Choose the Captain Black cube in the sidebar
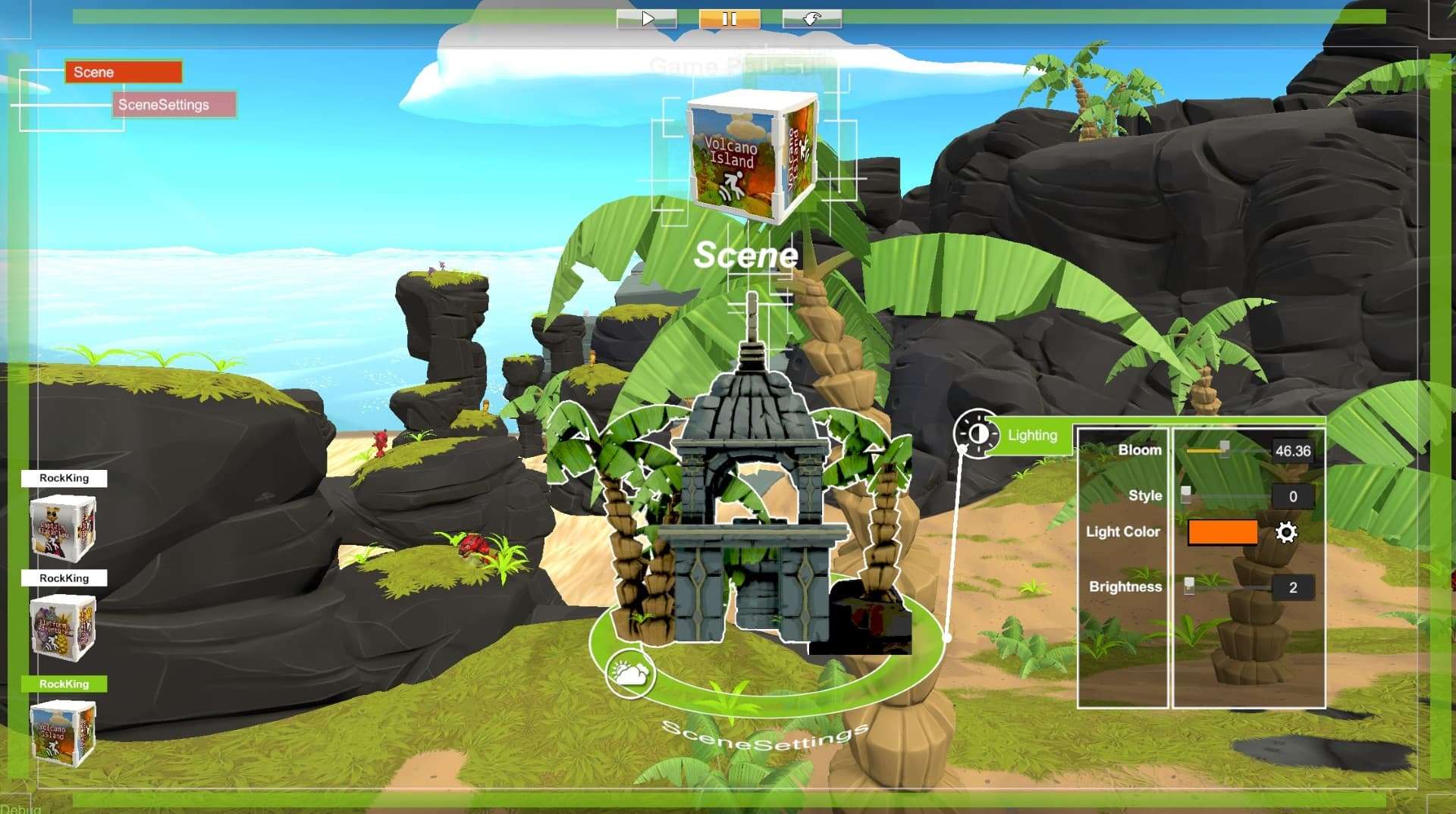Image resolution: width=1456 pixels, height=814 pixels. pos(63,528)
